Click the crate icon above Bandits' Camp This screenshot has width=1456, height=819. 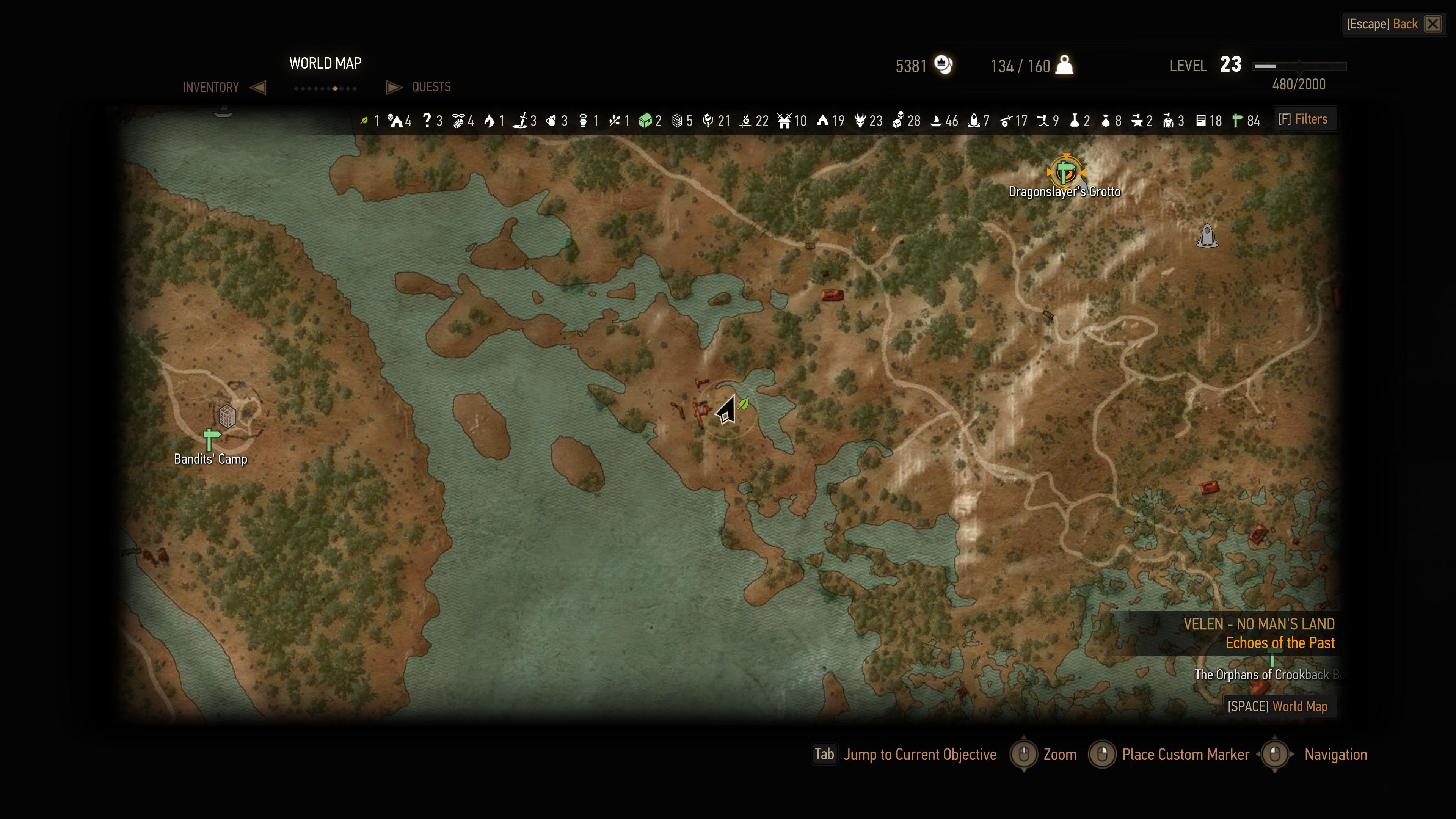[x=227, y=416]
